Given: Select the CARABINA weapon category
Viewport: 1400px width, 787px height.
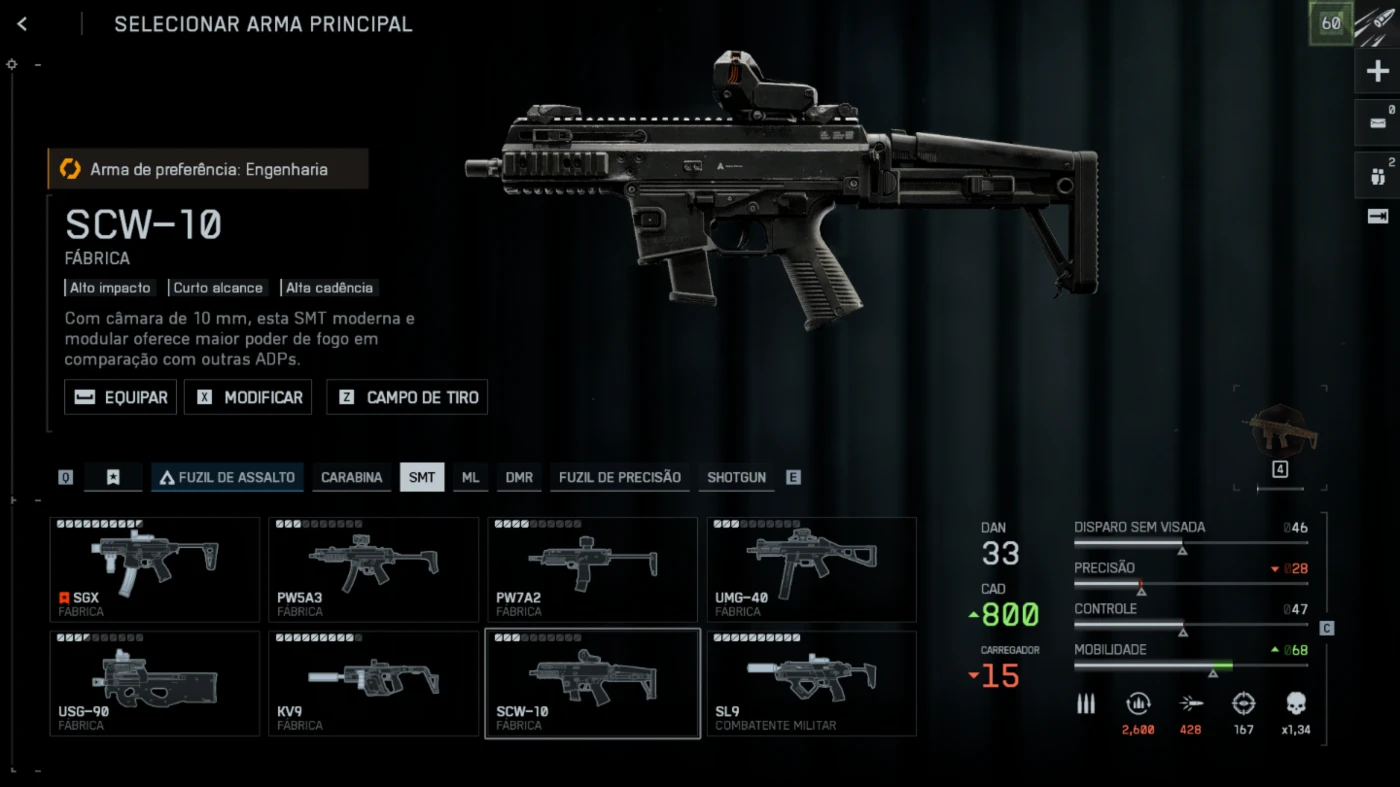Looking at the screenshot, I should pos(351,477).
